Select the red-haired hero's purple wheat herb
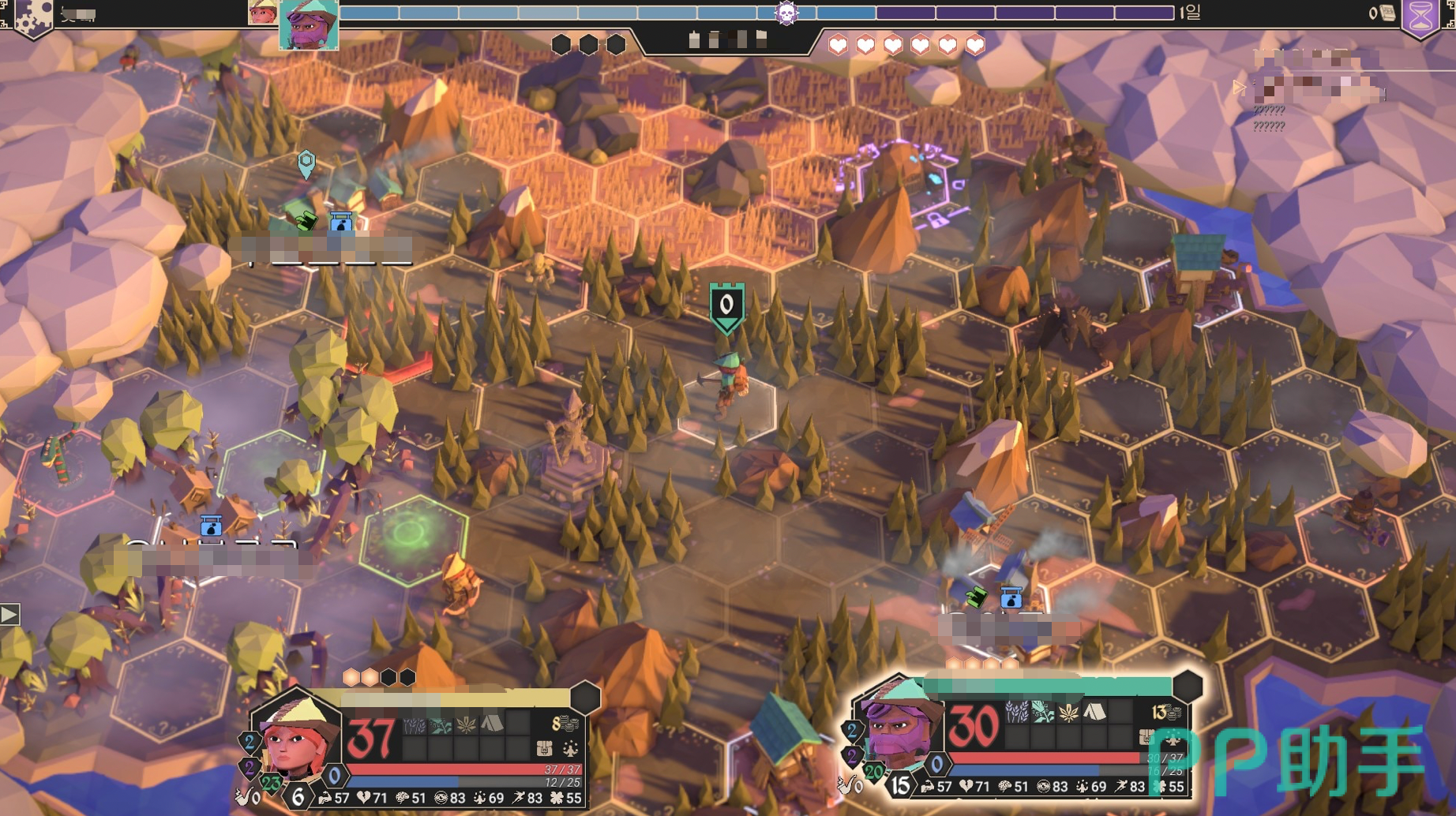The image size is (1456, 816). 414,723
